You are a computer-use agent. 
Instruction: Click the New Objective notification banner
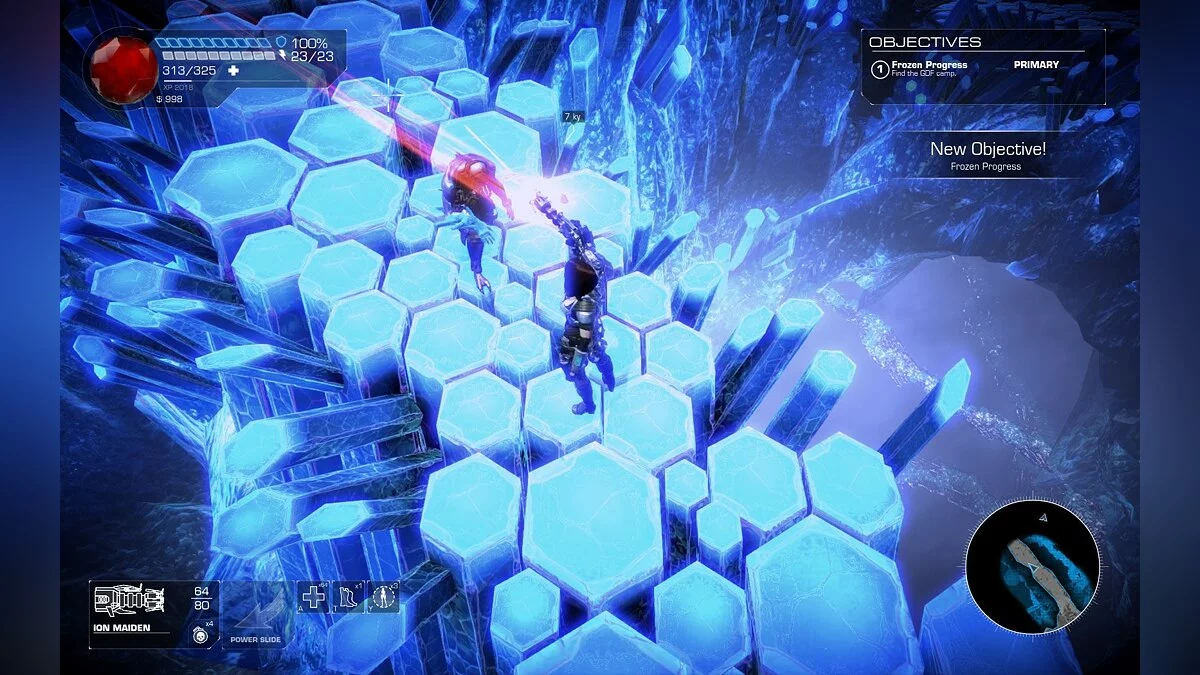987,155
